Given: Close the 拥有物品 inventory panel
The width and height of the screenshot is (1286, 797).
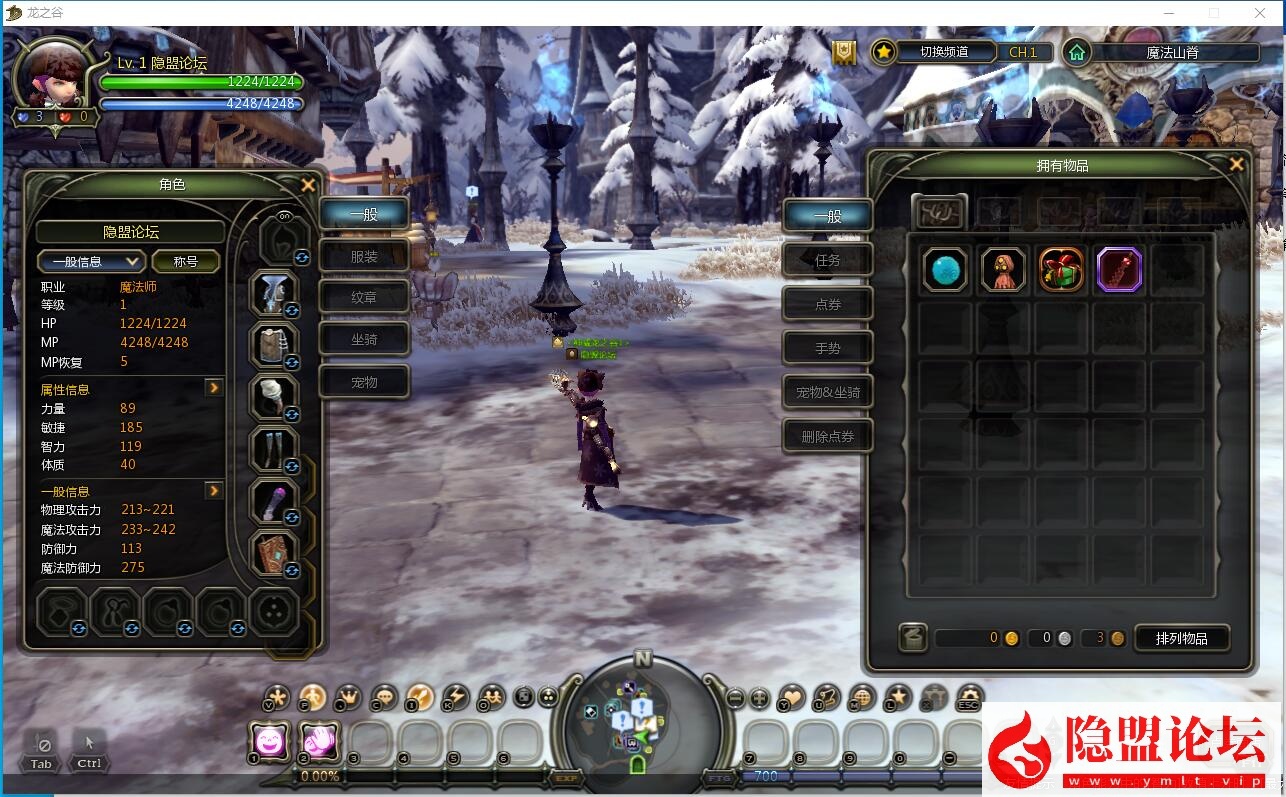Looking at the screenshot, I should (x=1237, y=165).
